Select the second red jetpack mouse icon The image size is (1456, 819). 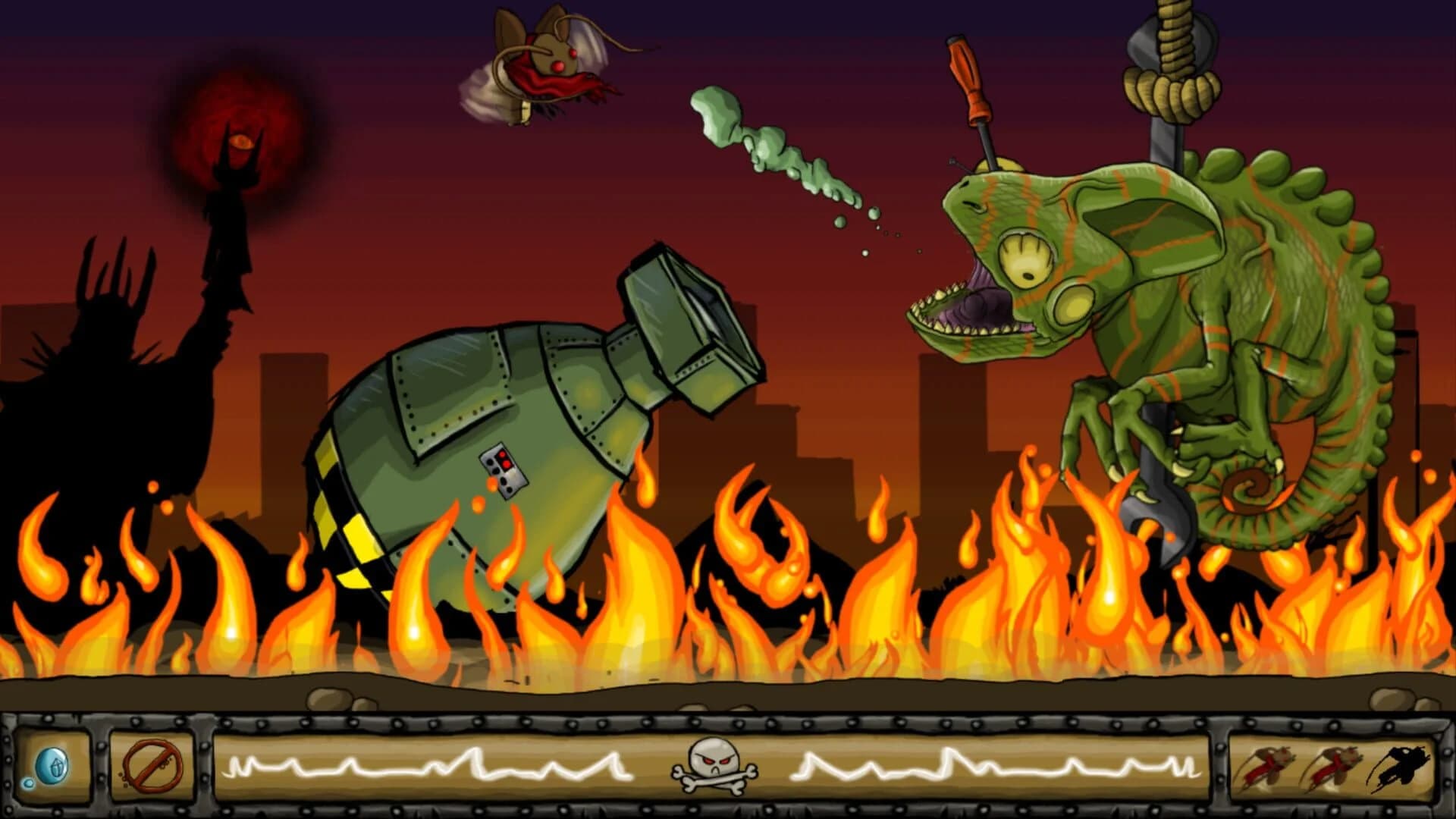1331,766
